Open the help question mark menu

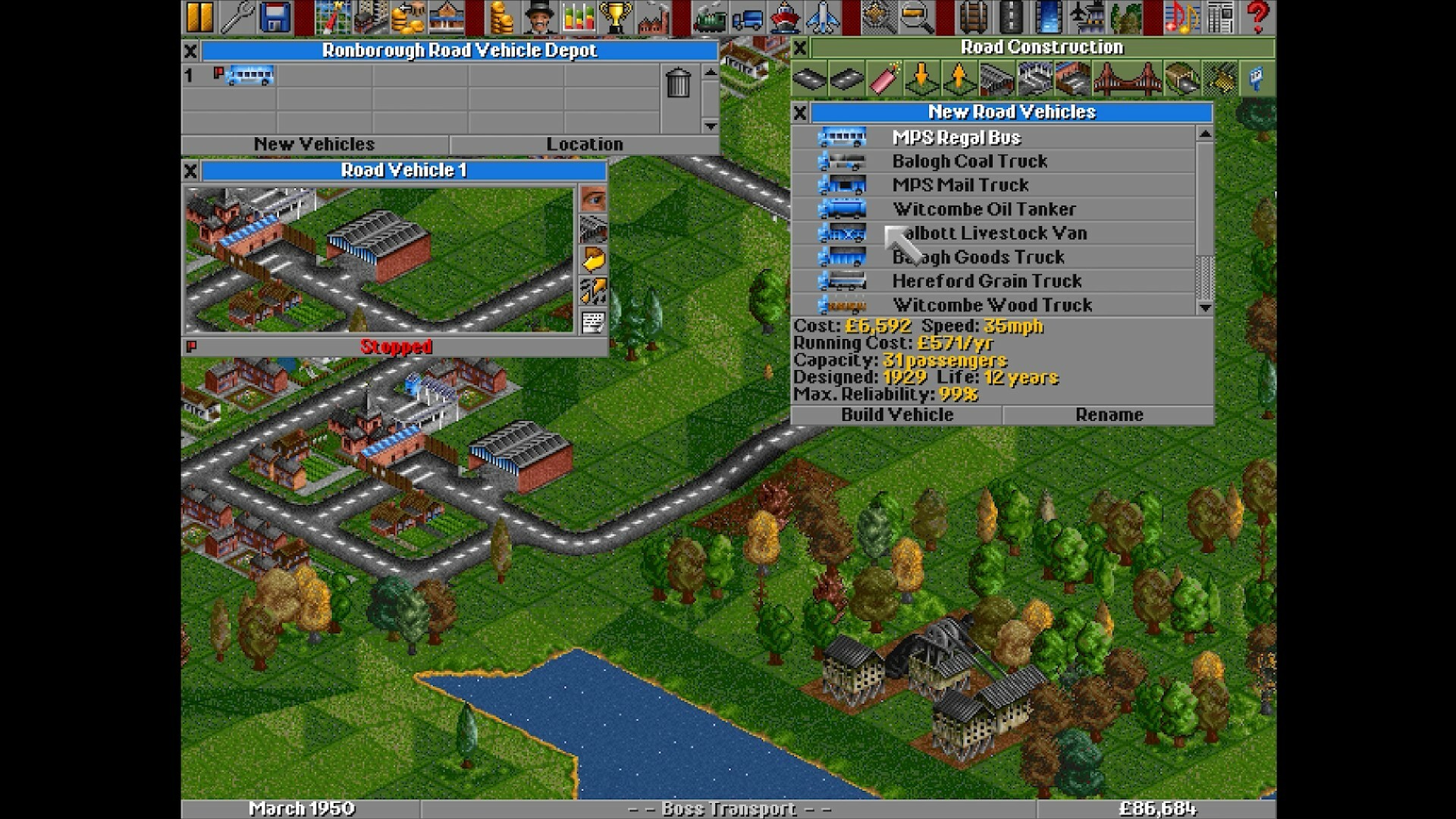click(x=1257, y=15)
